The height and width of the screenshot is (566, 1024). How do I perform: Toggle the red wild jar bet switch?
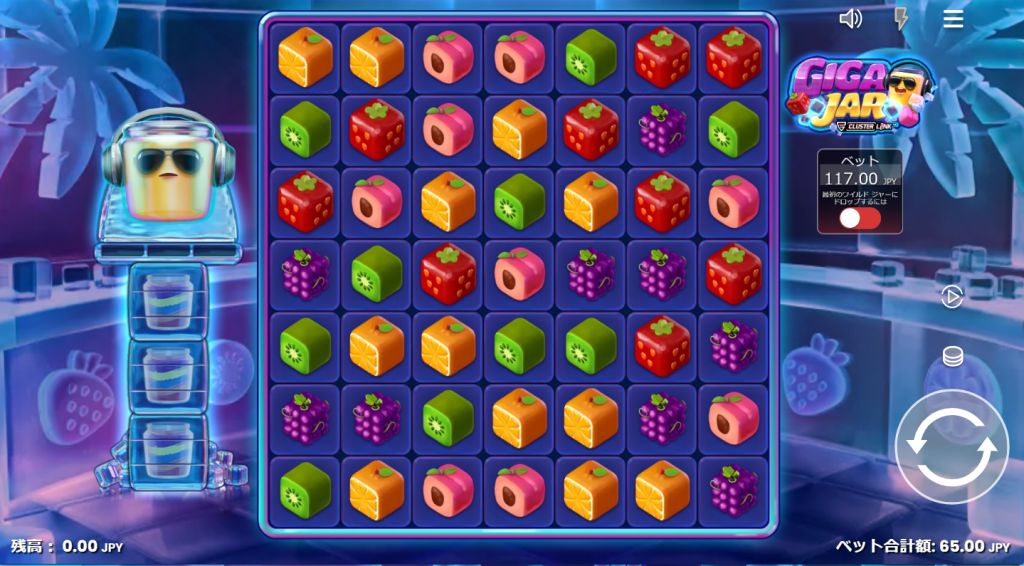click(x=860, y=218)
